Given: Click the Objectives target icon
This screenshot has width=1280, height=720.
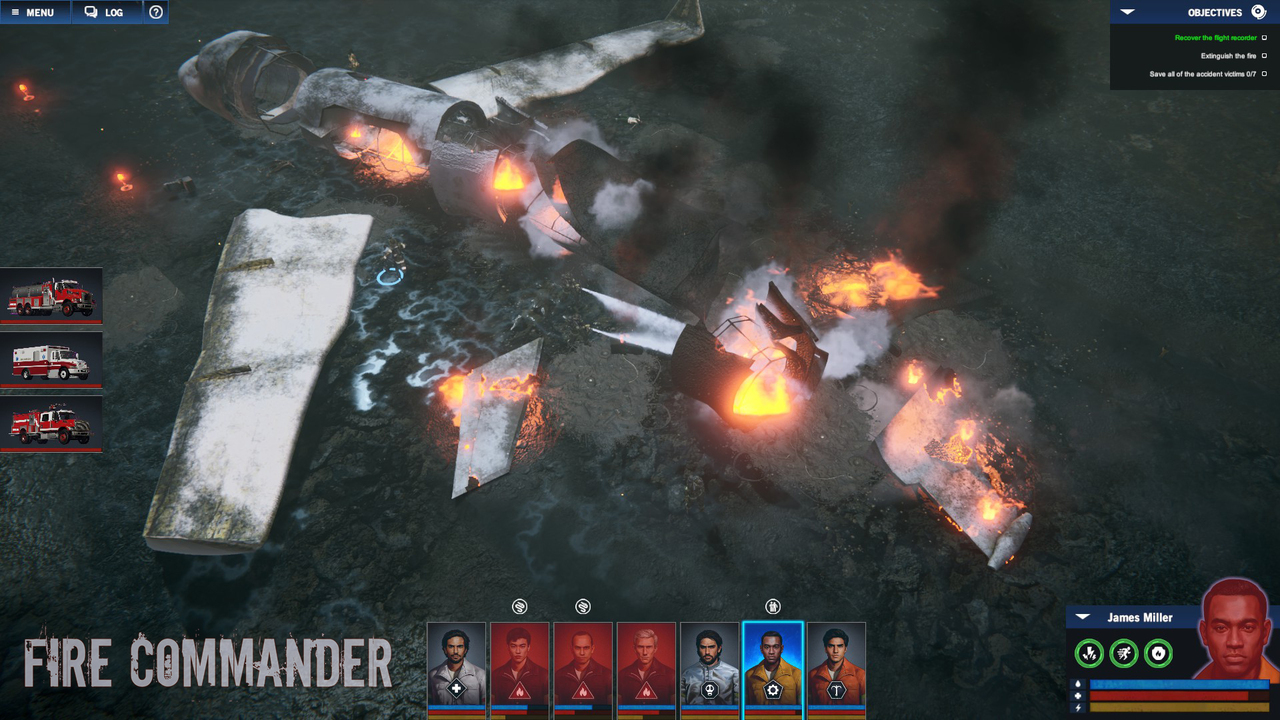Looking at the screenshot, I should click(x=1258, y=12).
